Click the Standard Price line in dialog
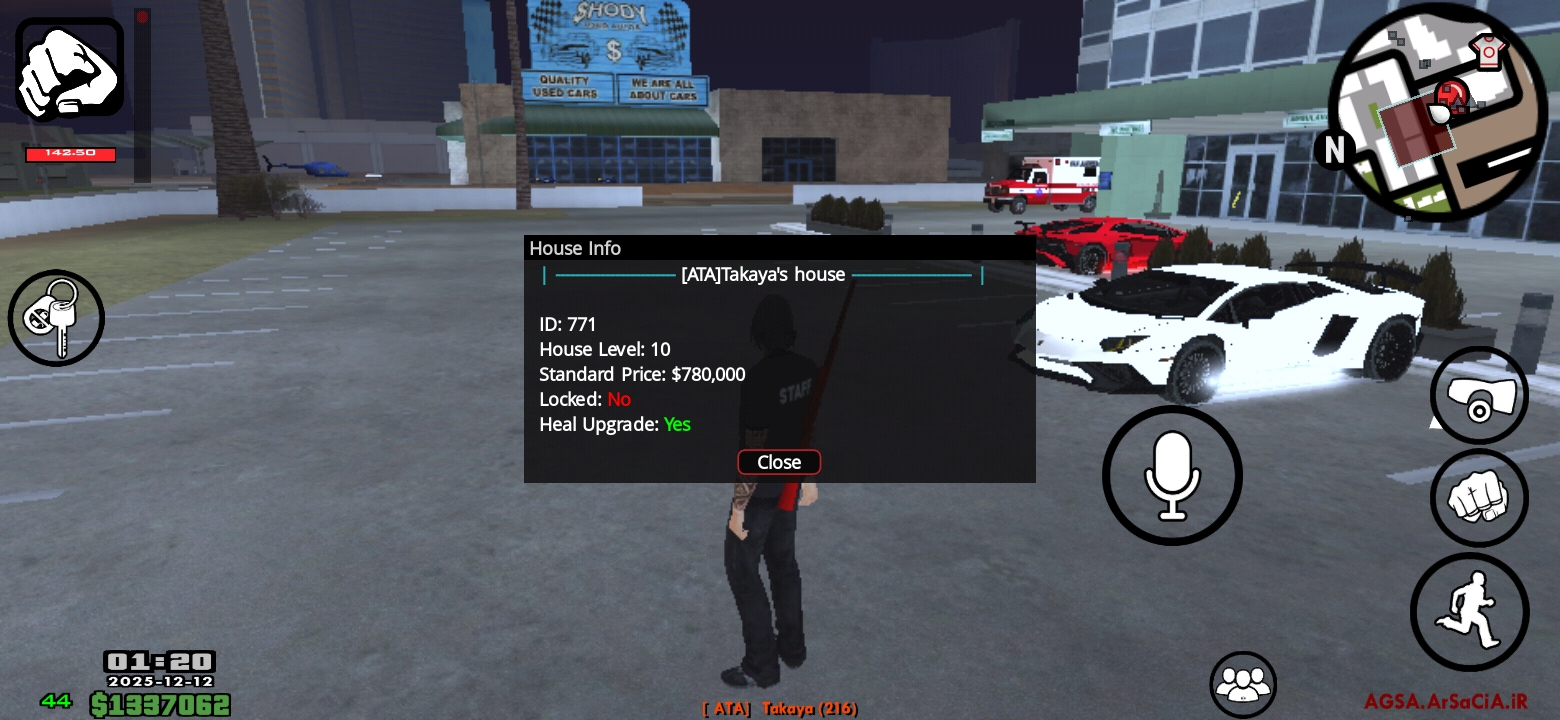The height and width of the screenshot is (720, 1560). [642, 374]
